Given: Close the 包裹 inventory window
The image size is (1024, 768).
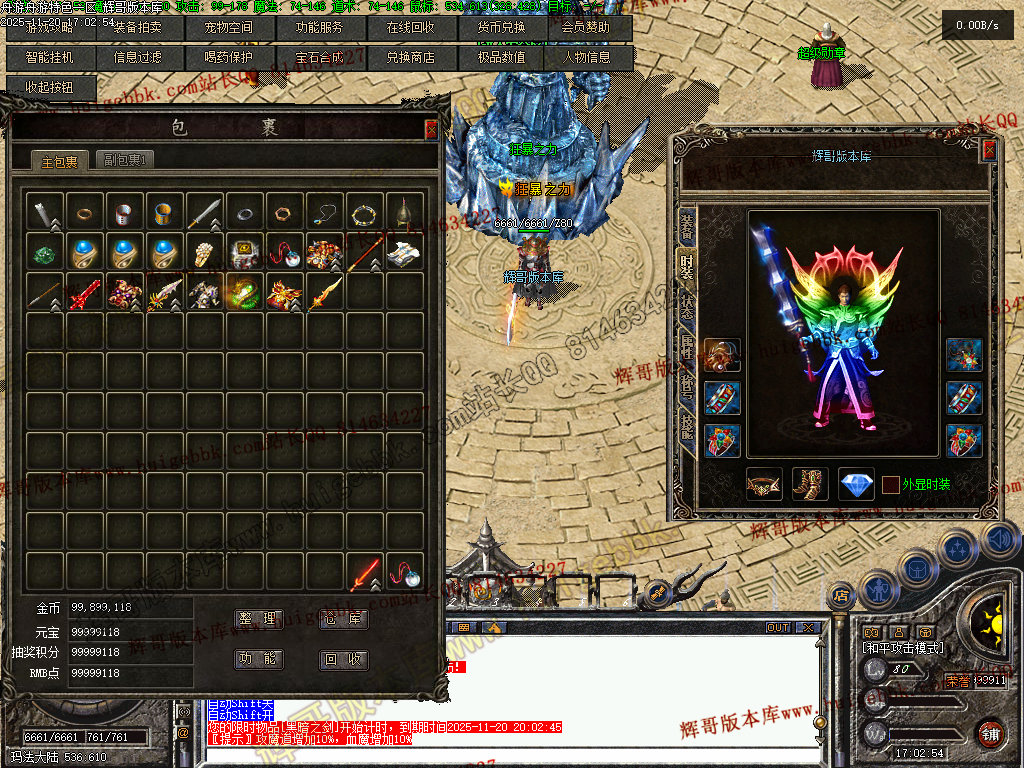Looking at the screenshot, I should 431,129.
